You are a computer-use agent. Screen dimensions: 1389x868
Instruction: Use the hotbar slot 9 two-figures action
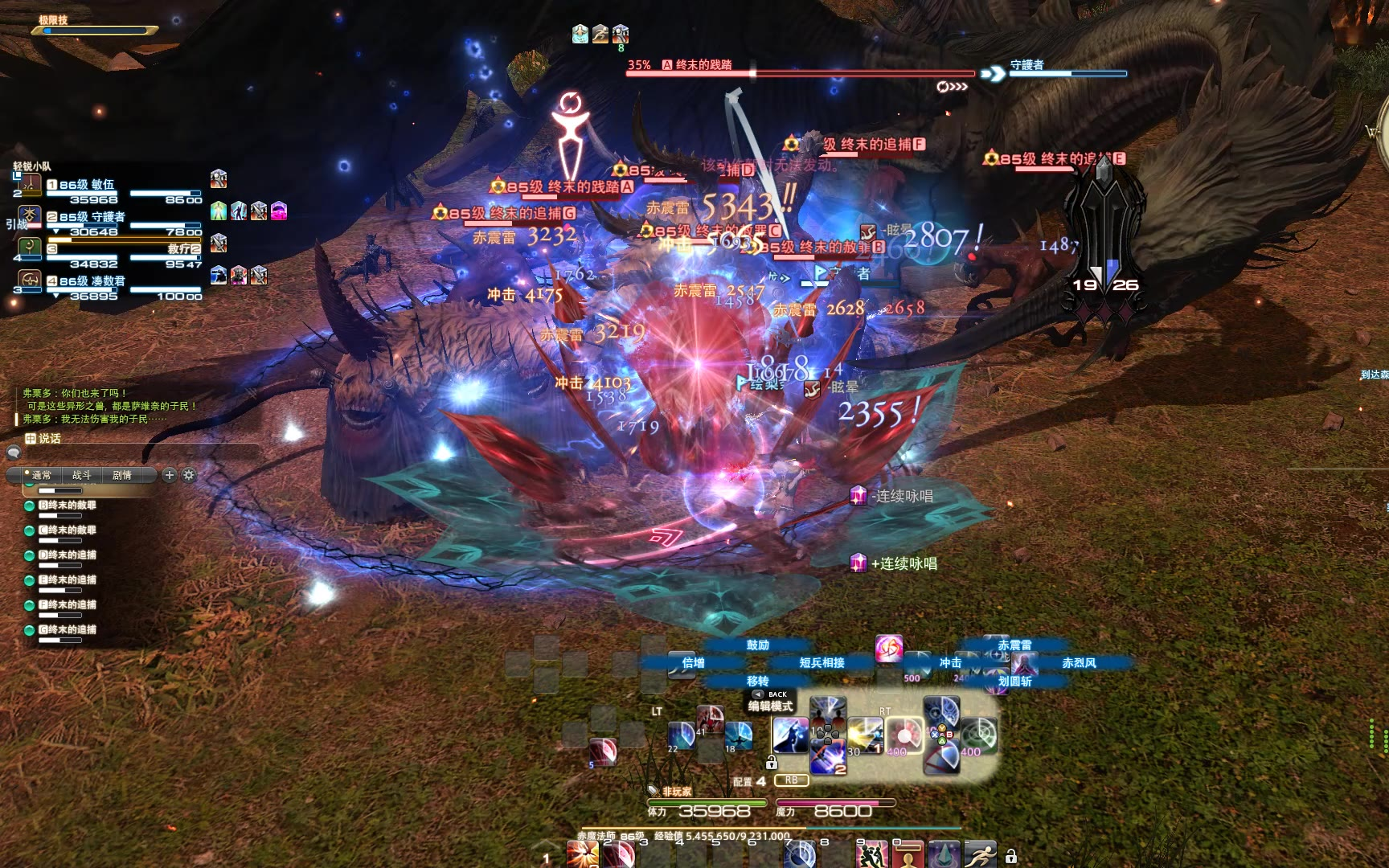click(871, 854)
